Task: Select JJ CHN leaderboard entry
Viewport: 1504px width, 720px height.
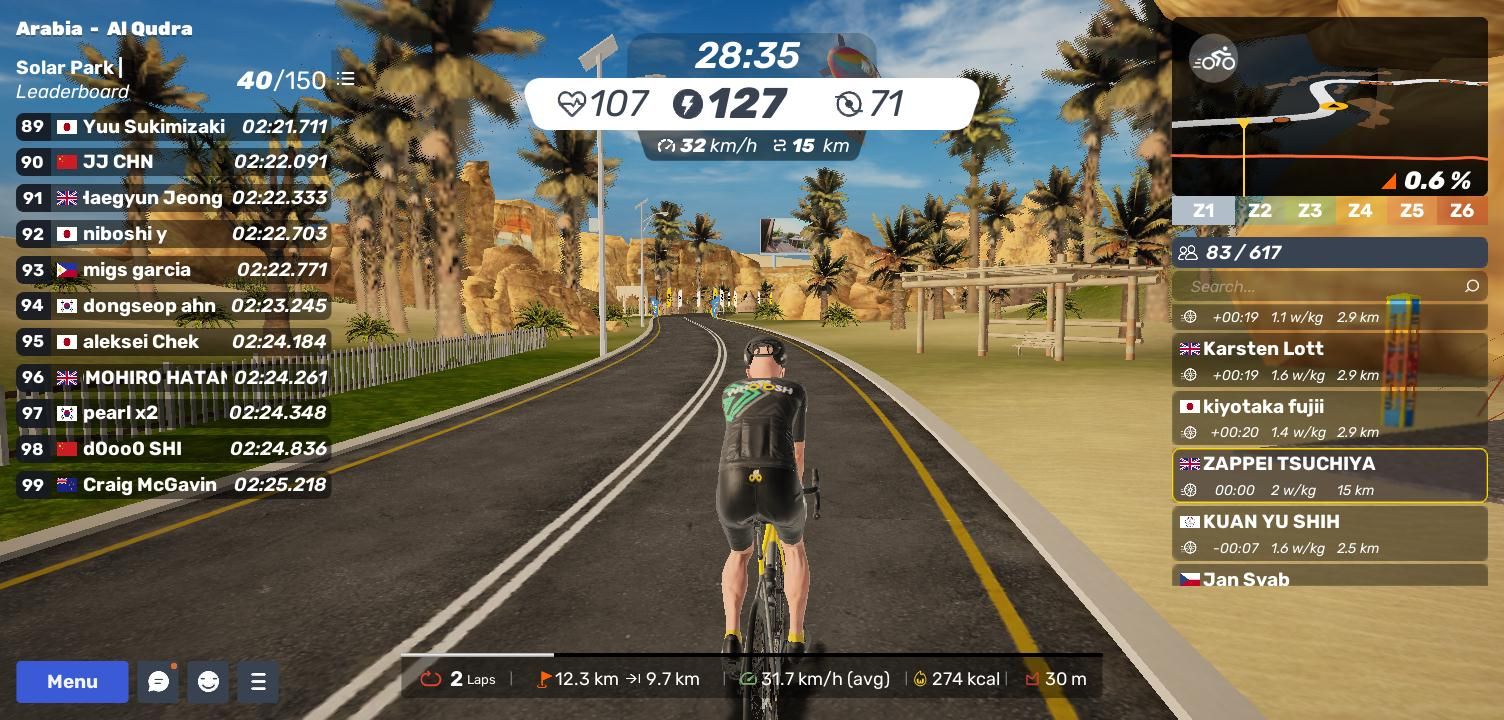Action: coord(173,162)
